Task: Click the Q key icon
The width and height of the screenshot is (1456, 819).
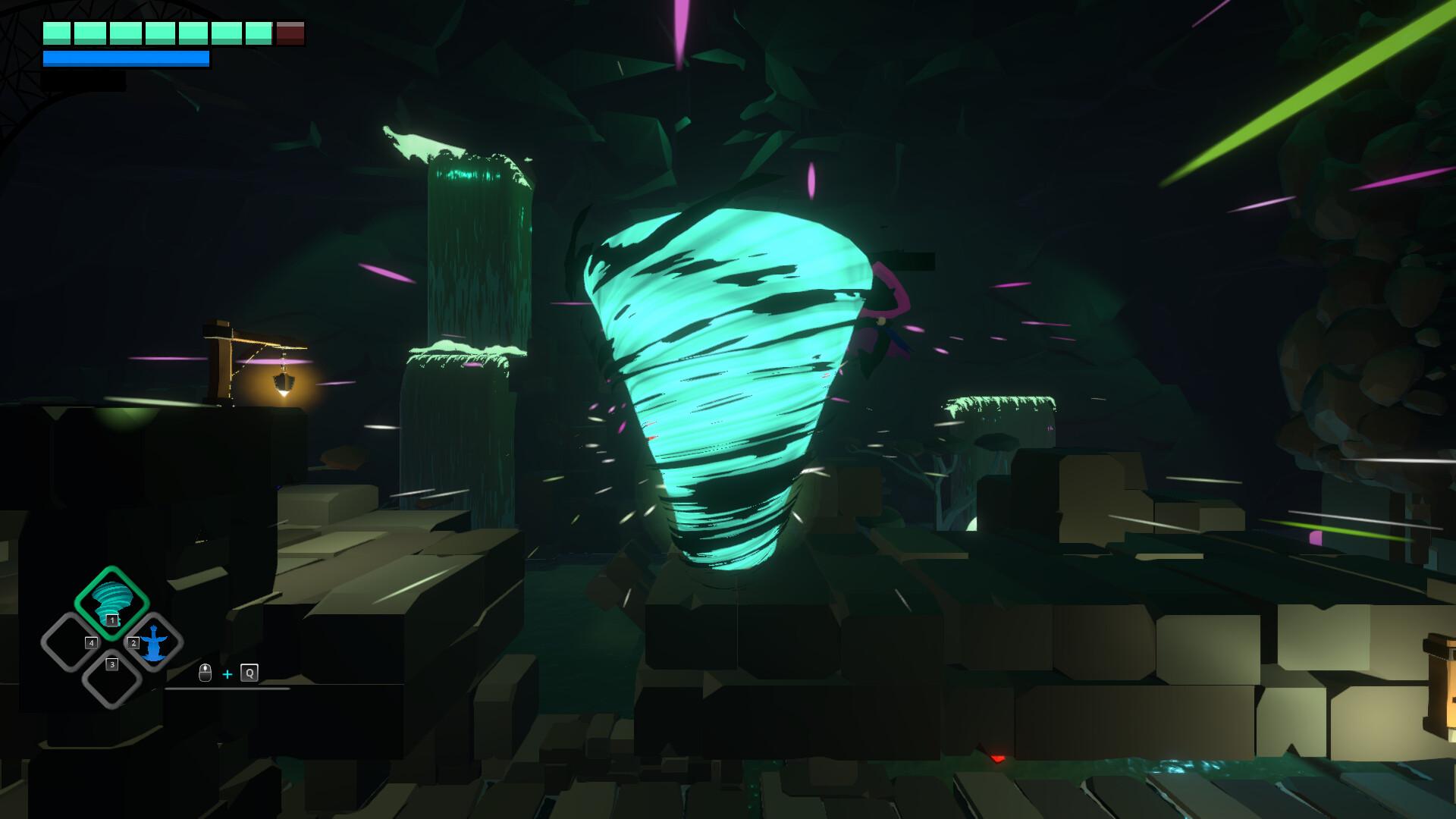Action: coord(249,673)
